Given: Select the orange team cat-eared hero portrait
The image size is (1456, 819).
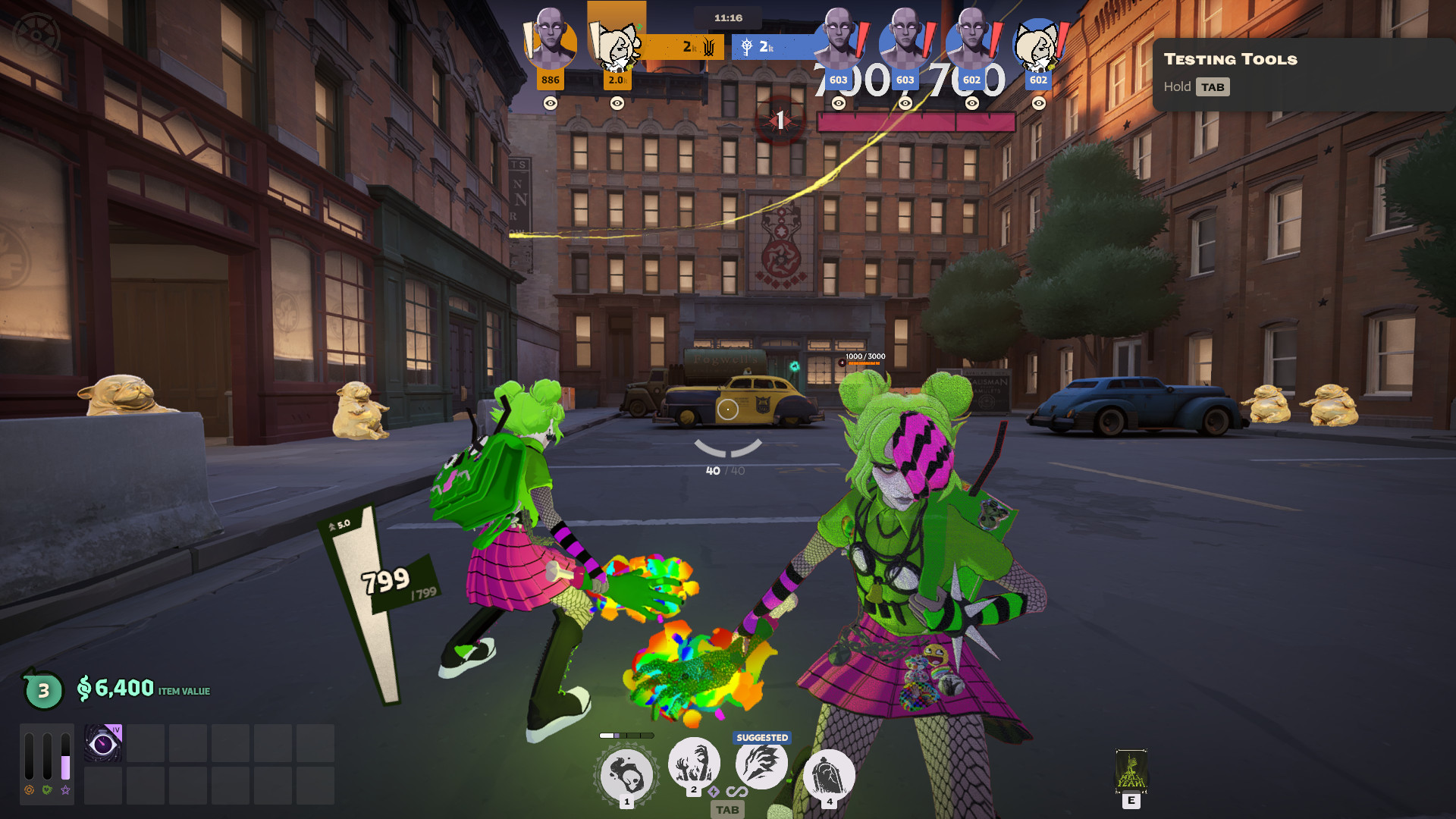Looking at the screenshot, I should (x=617, y=47).
